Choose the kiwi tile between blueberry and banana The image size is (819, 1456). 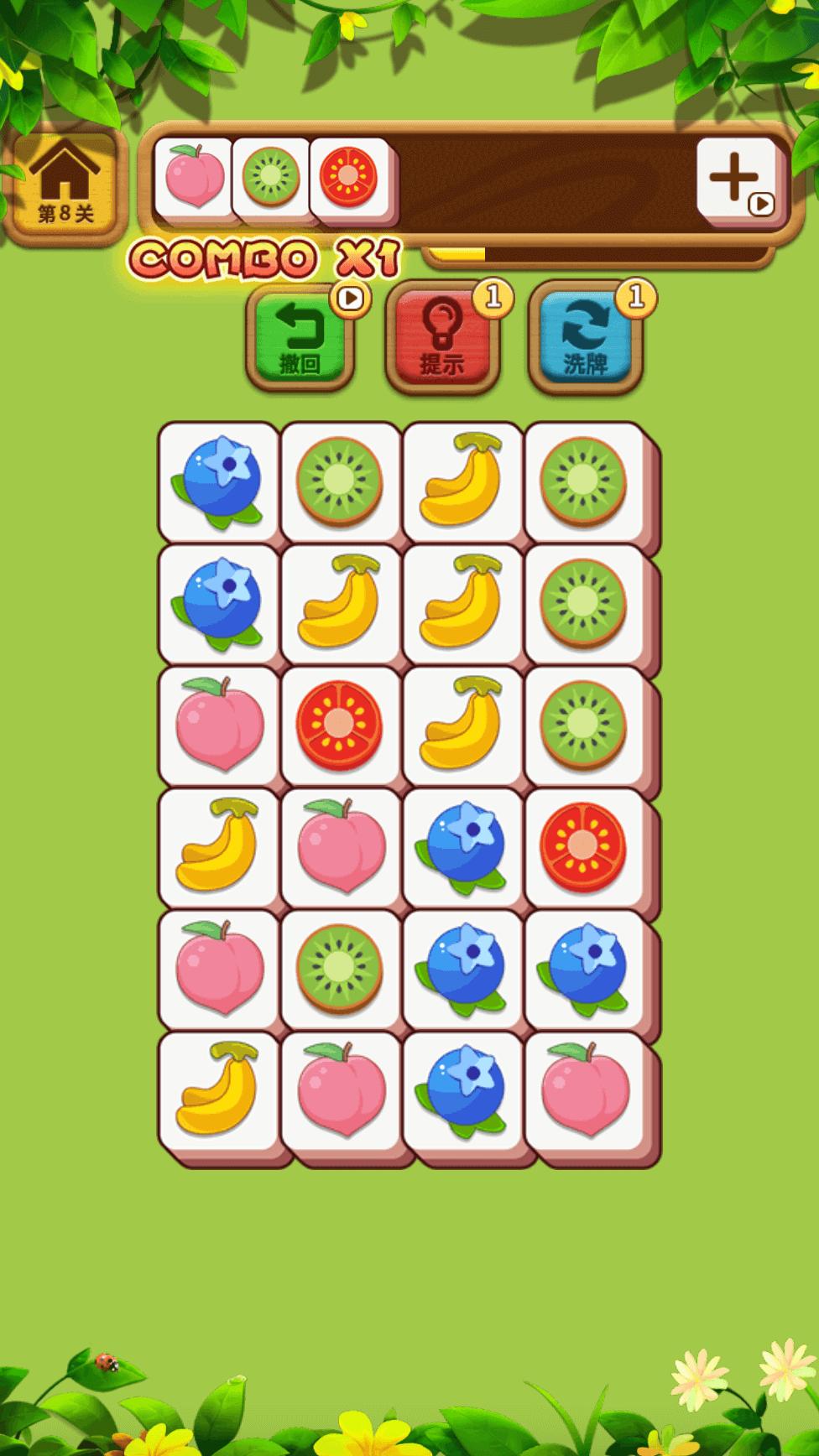click(x=339, y=482)
